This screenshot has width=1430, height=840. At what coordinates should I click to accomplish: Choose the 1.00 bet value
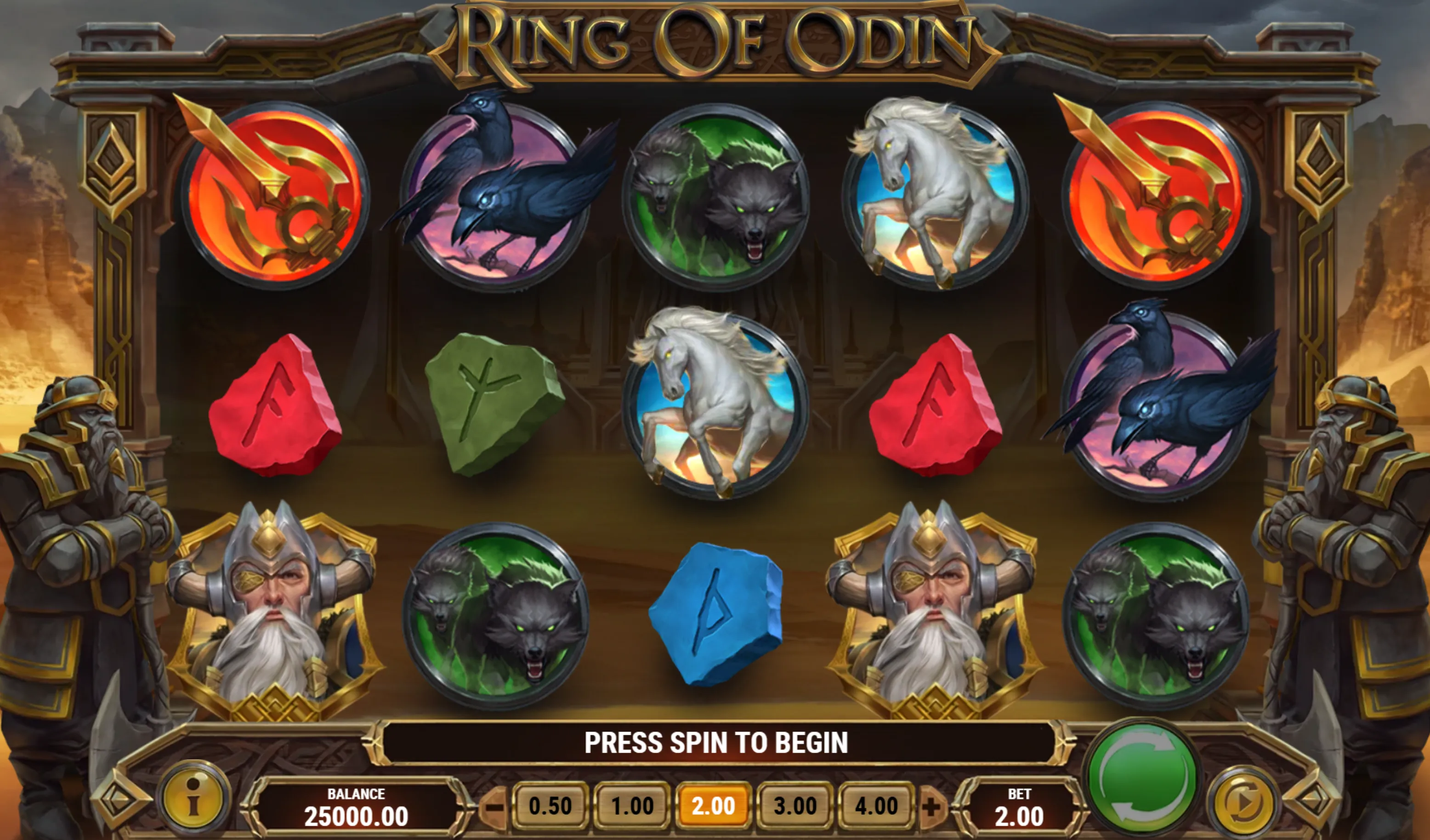(x=632, y=806)
